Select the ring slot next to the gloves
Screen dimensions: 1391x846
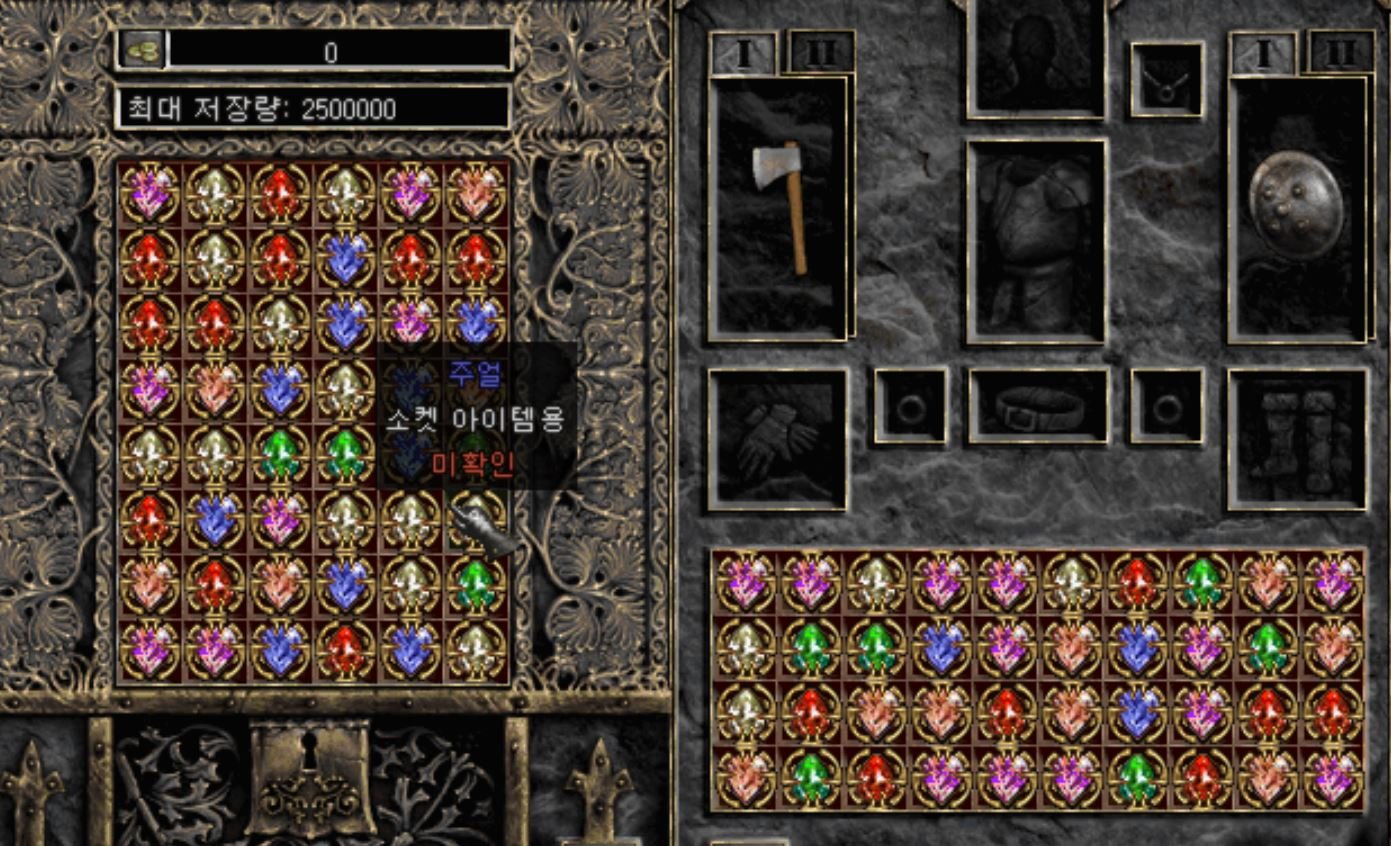[x=911, y=405]
